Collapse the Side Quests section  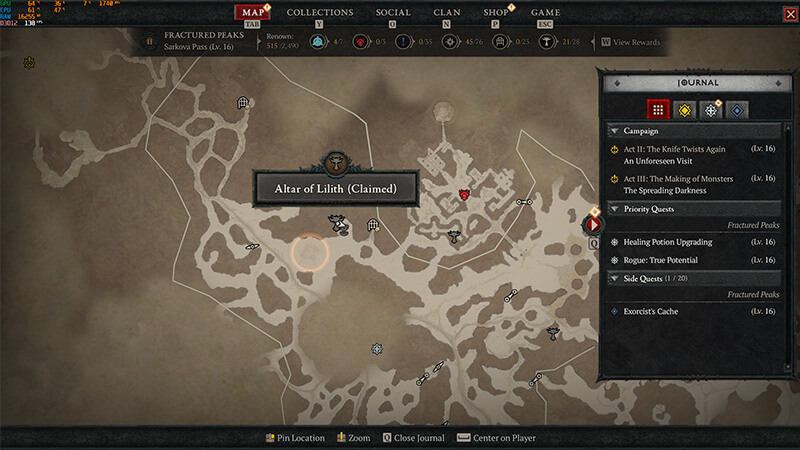pos(613,278)
